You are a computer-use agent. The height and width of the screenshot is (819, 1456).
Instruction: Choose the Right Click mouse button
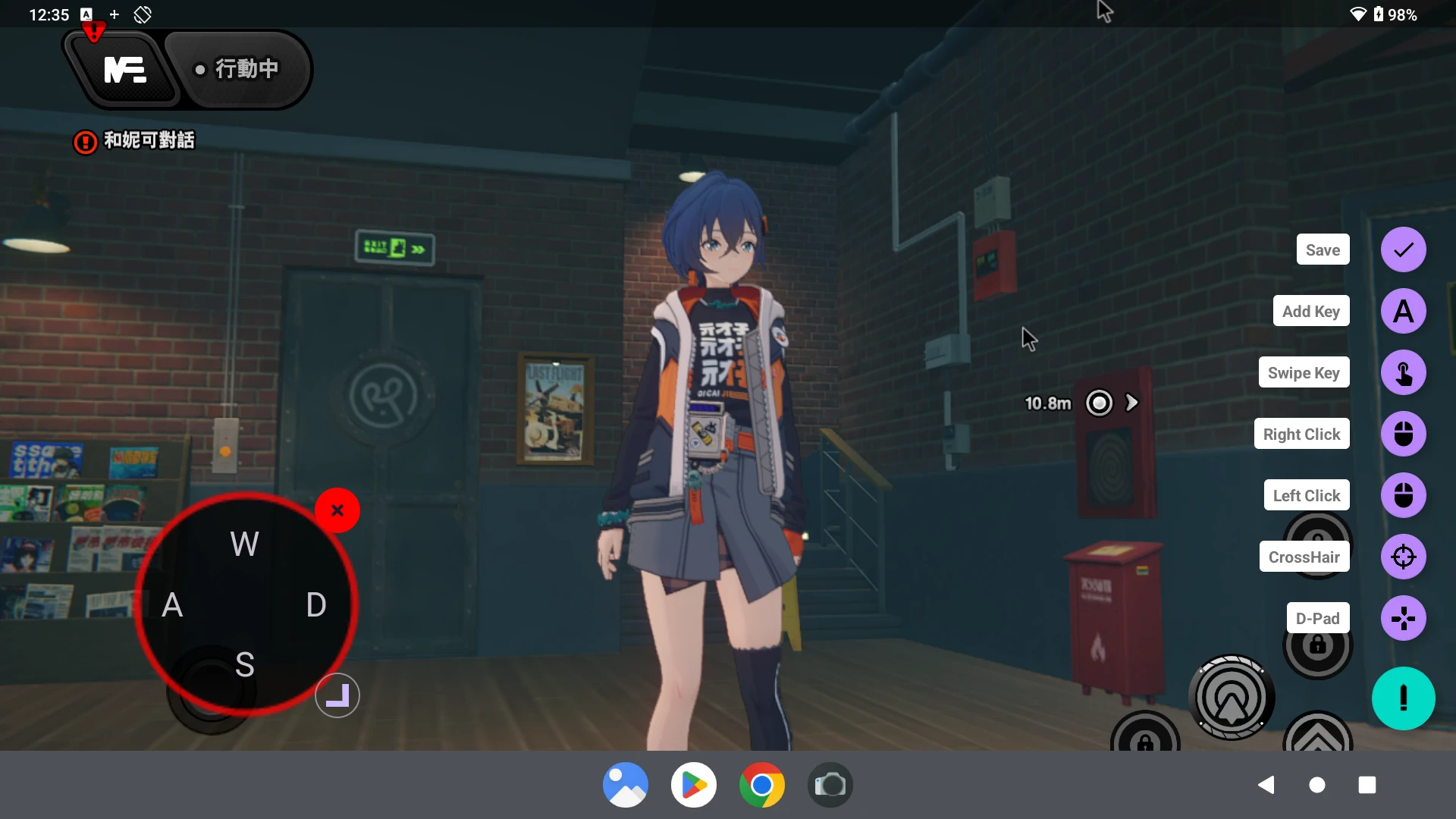(x=1403, y=434)
